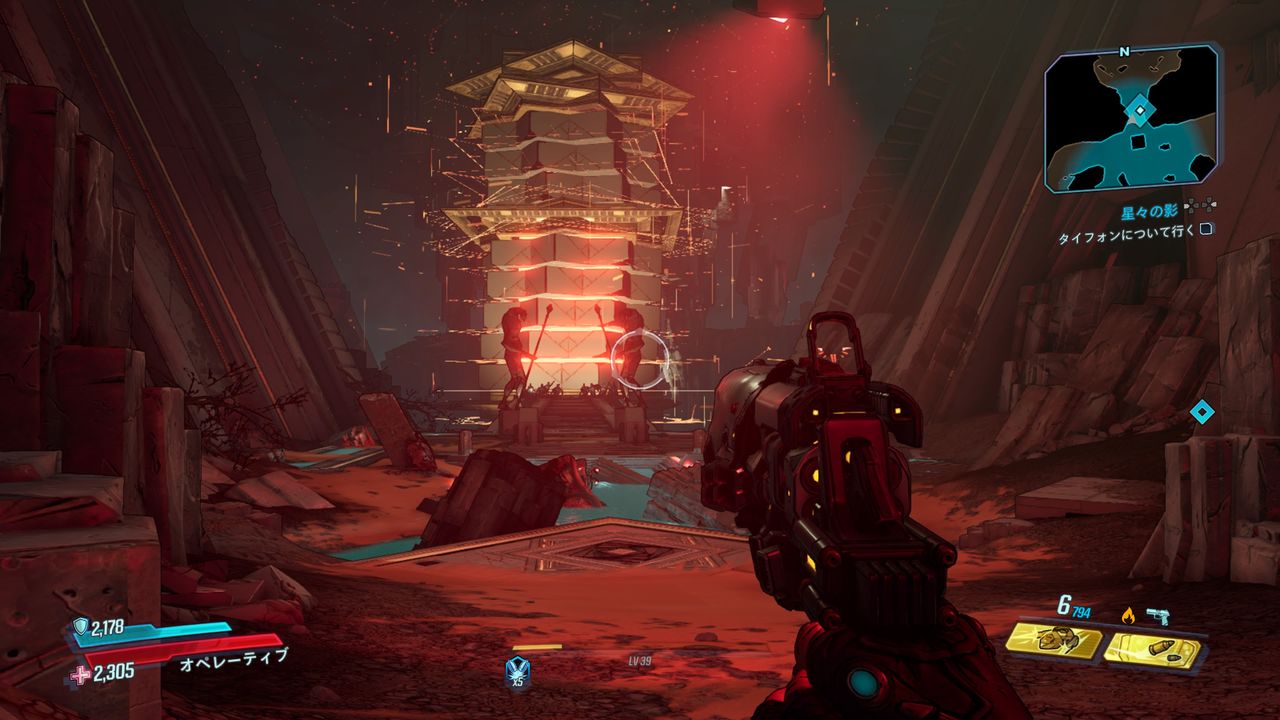Open the minimap in the corner

point(1132,120)
